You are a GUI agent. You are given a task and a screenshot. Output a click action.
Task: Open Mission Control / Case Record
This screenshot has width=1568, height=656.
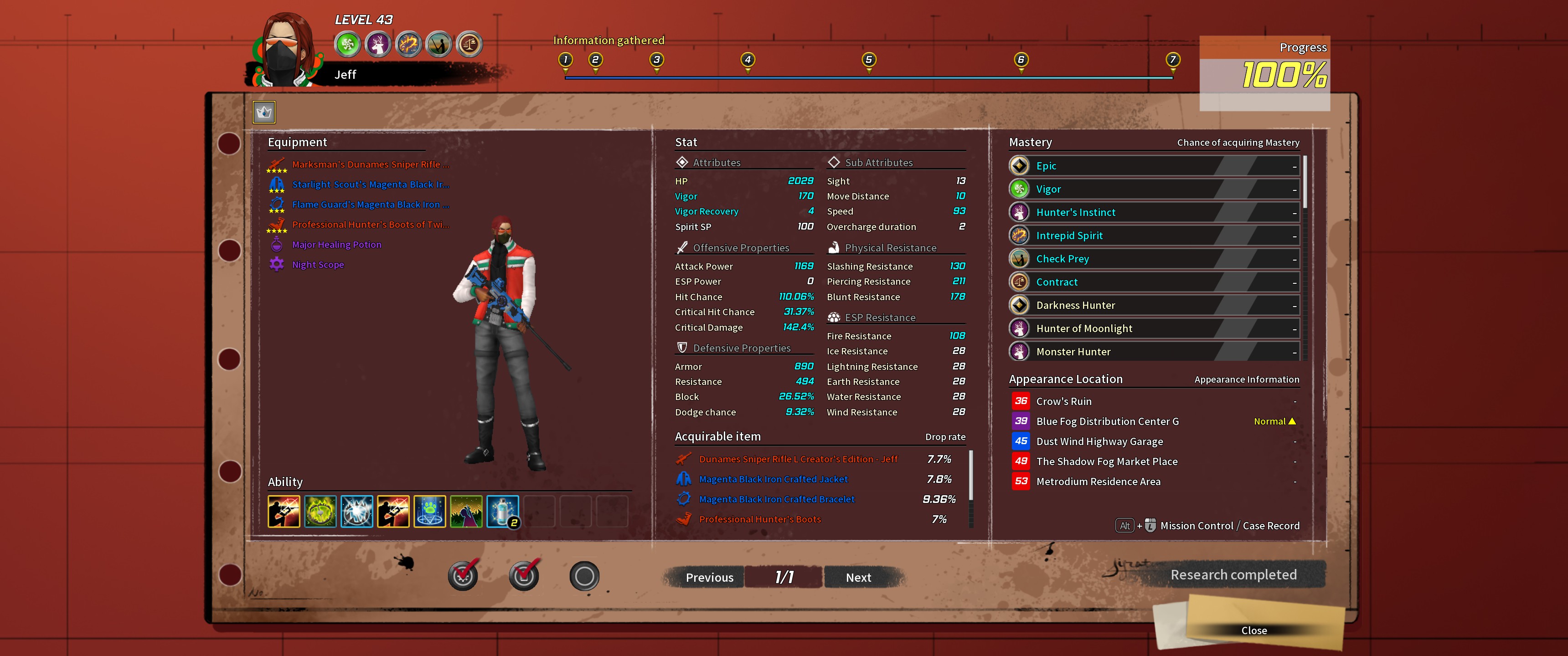(x=1229, y=525)
